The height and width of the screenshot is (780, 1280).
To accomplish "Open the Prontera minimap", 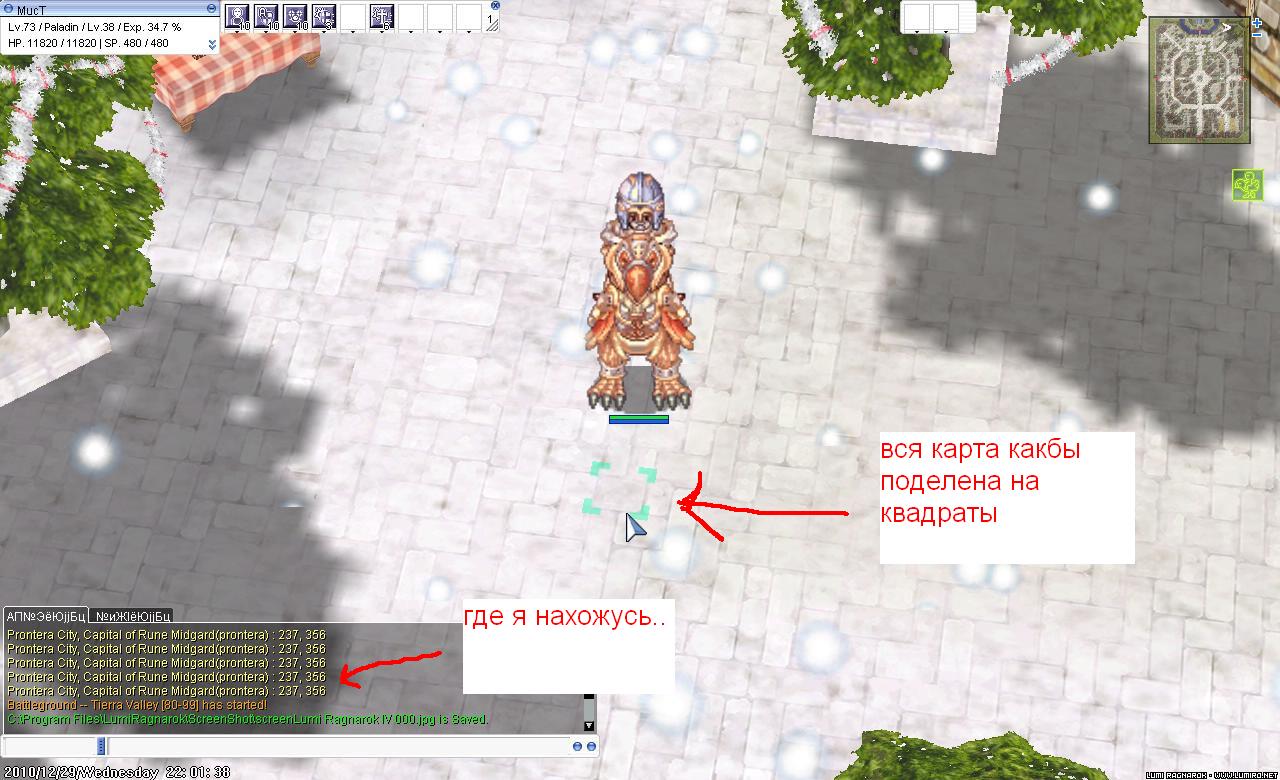I will coord(1199,80).
